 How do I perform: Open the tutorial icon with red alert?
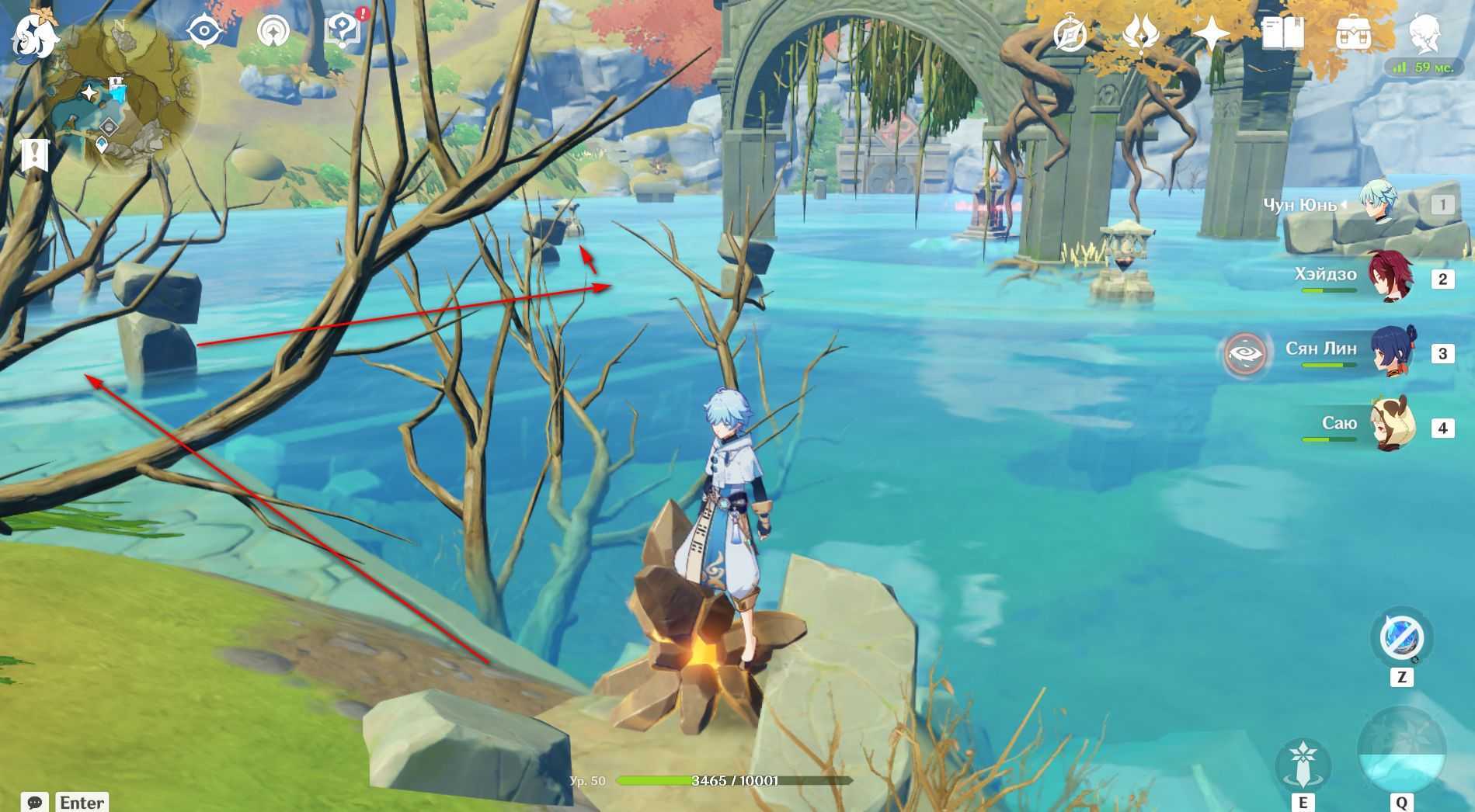click(x=342, y=33)
